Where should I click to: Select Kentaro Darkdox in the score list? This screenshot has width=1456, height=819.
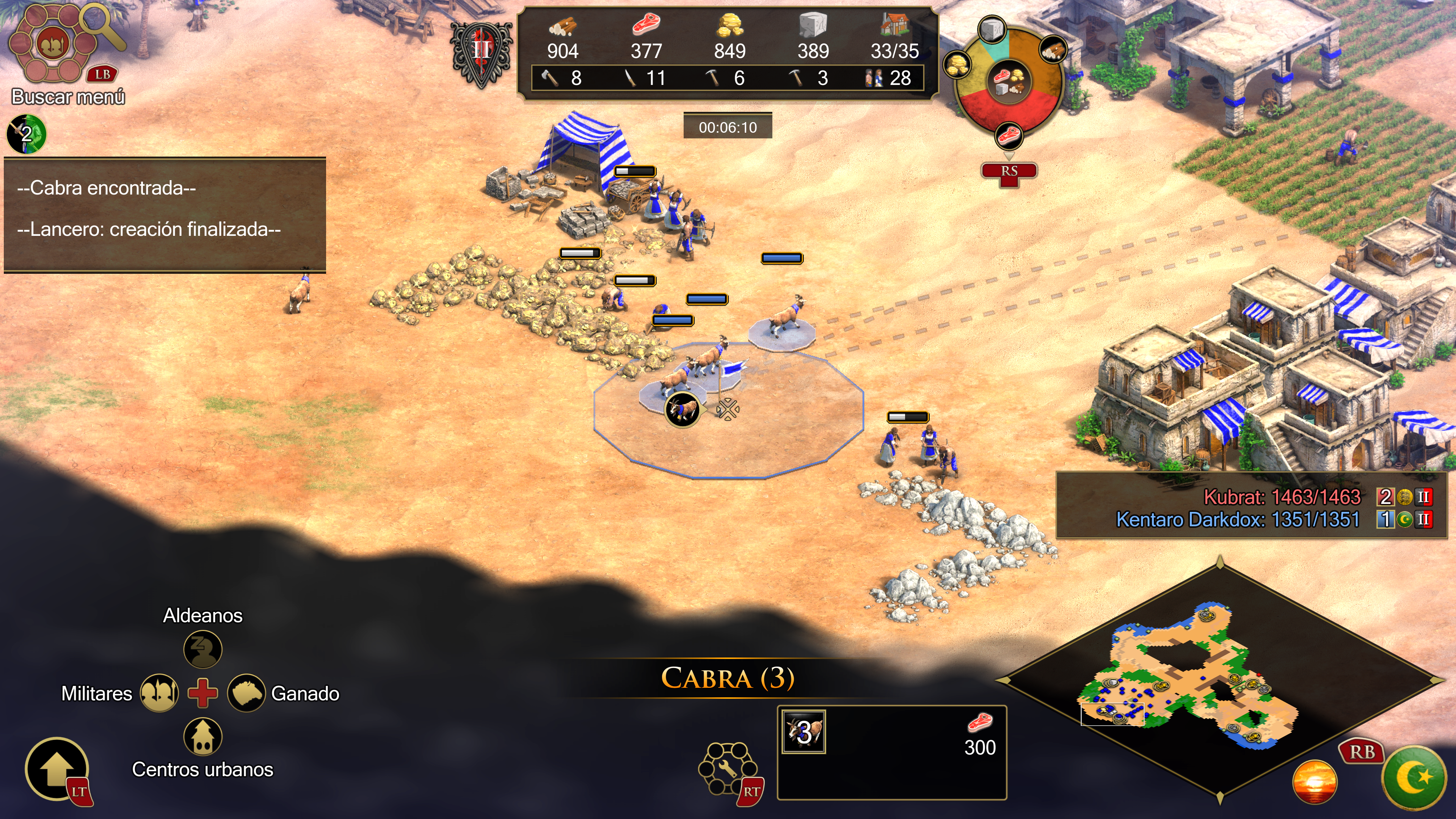1237,519
